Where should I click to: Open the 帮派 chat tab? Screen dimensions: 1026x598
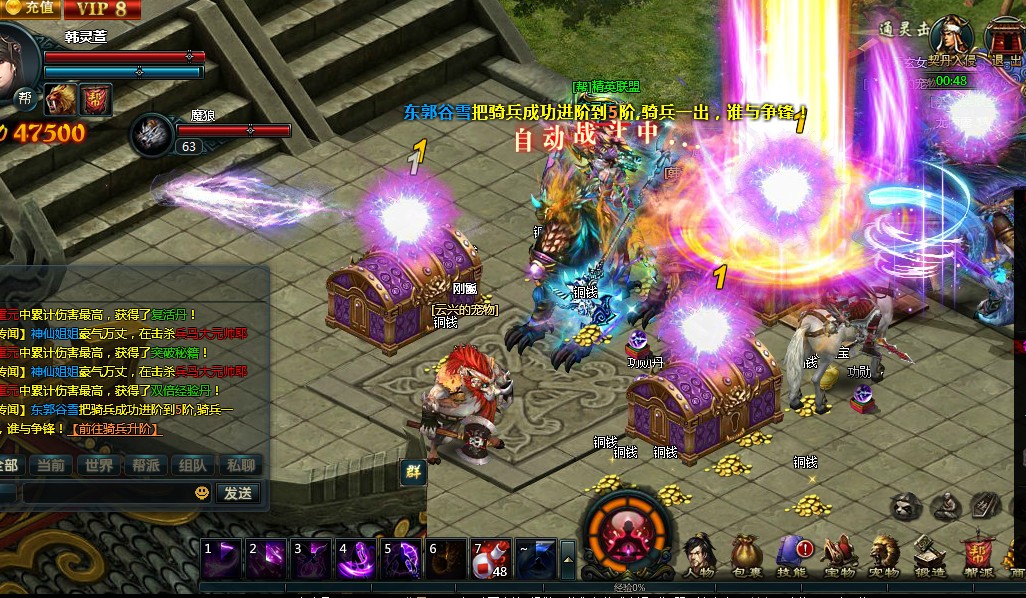(145, 465)
